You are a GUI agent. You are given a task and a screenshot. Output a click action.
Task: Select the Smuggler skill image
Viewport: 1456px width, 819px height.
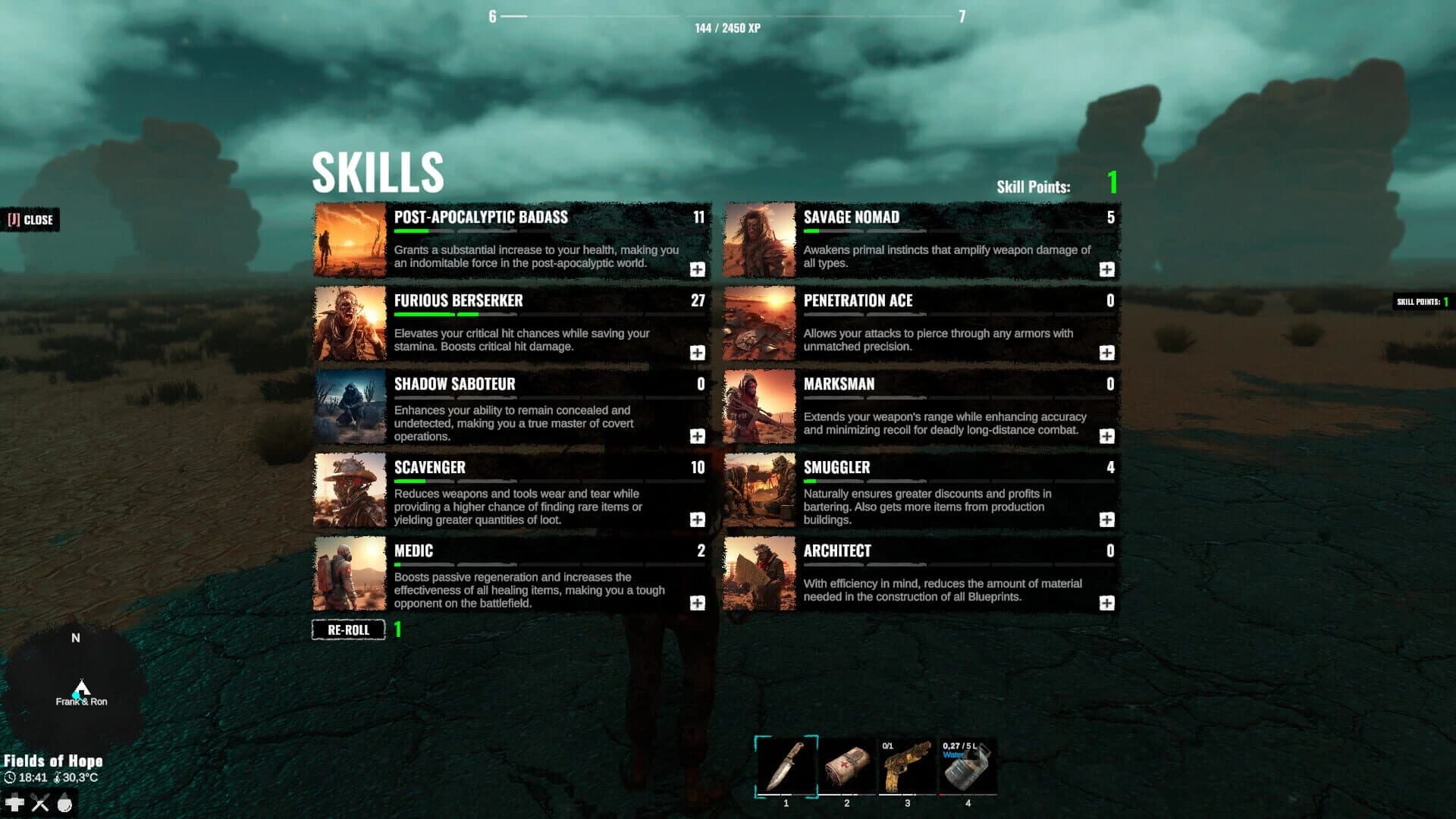(x=761, y=490)
